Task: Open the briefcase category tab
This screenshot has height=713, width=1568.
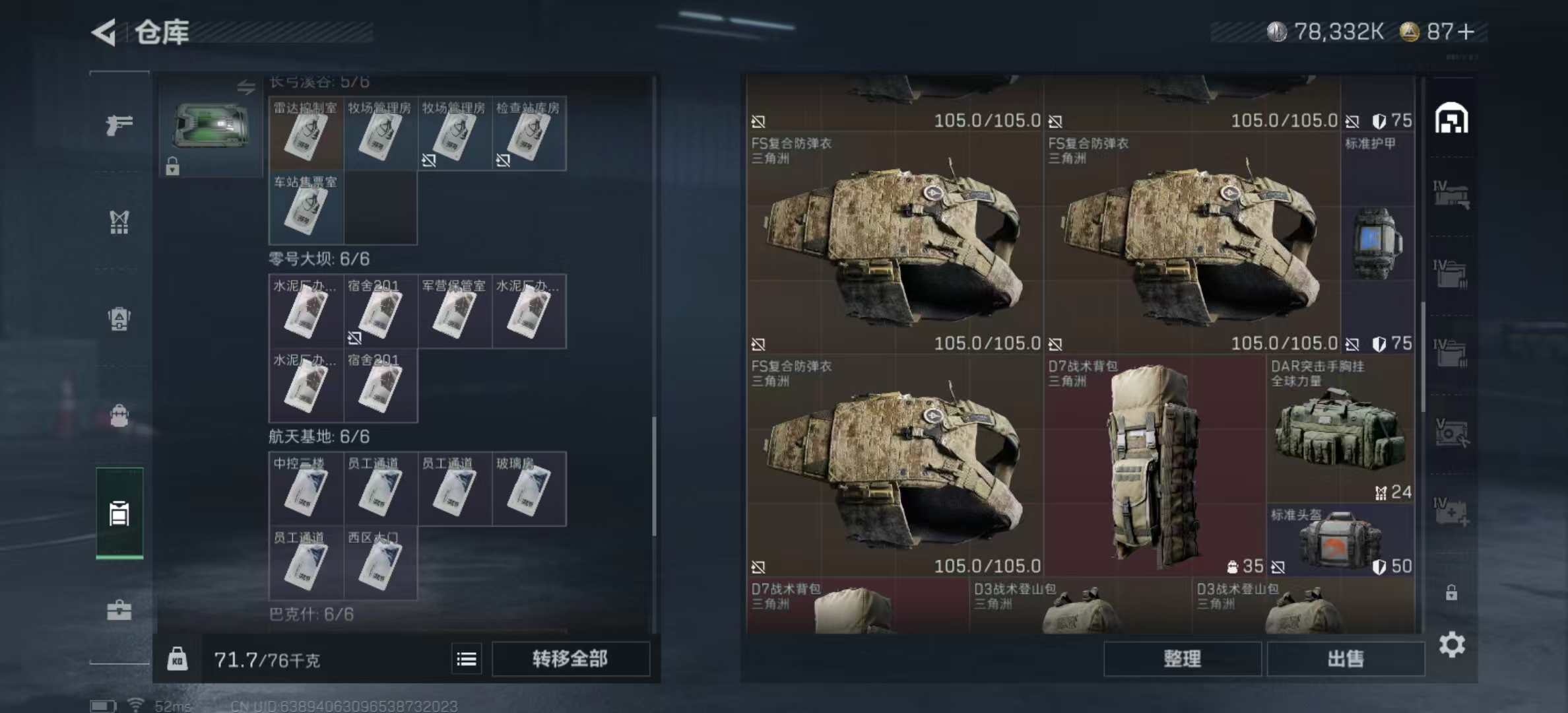Action: [119, 610]
